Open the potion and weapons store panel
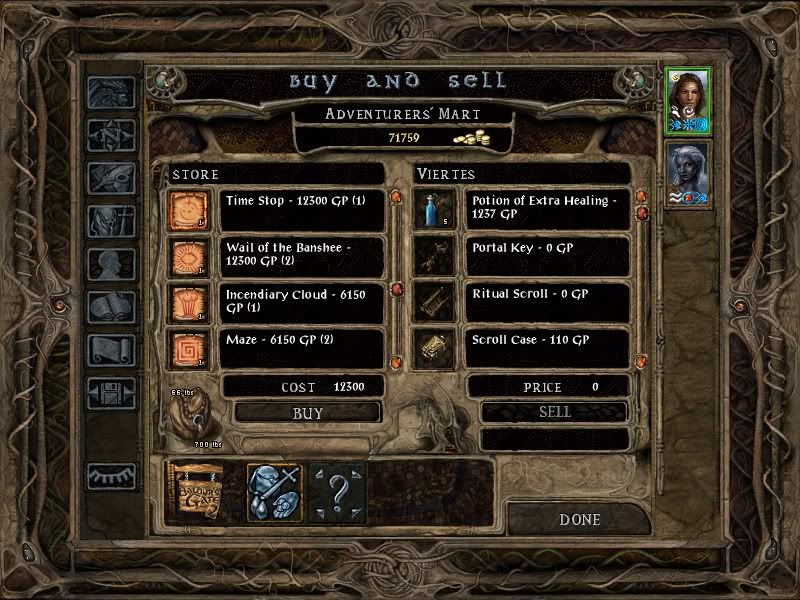800x600 pixels. point(272,491)
